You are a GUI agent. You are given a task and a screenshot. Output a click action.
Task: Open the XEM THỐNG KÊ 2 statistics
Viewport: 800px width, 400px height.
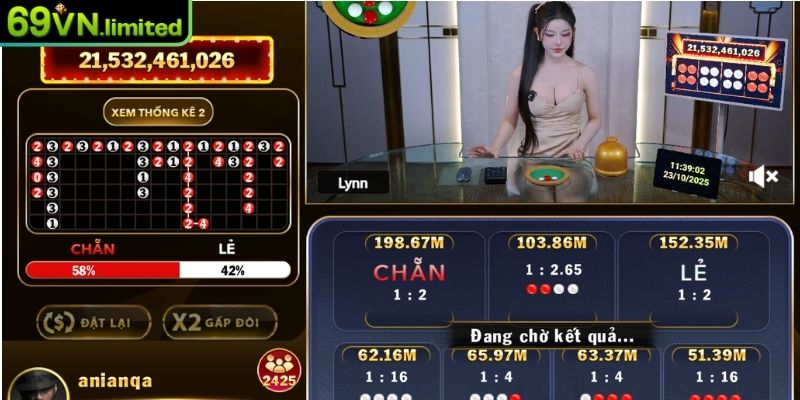tap(159, 112)
